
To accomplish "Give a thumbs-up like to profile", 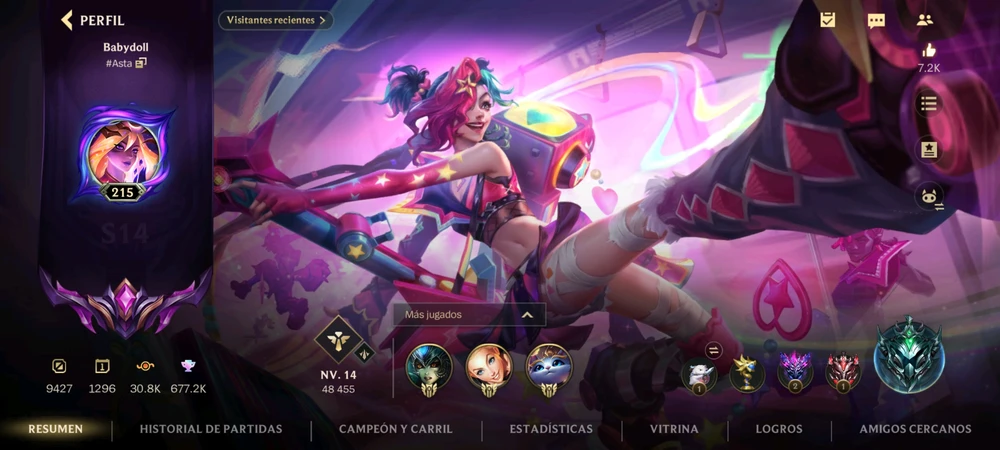I will click(929, 51).
